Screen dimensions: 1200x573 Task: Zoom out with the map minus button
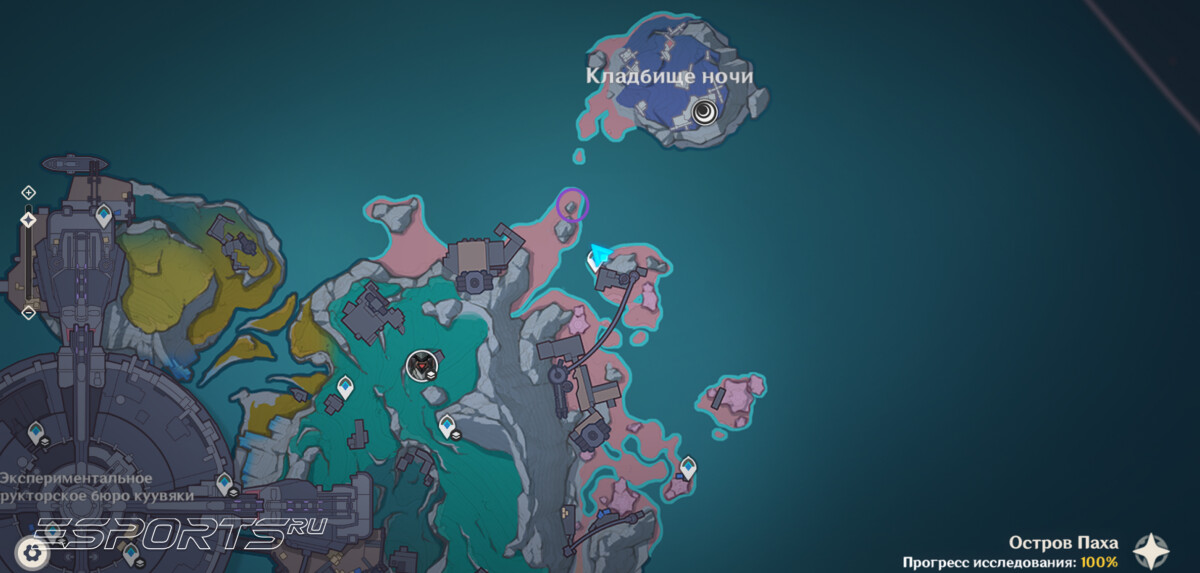[28, 312]
